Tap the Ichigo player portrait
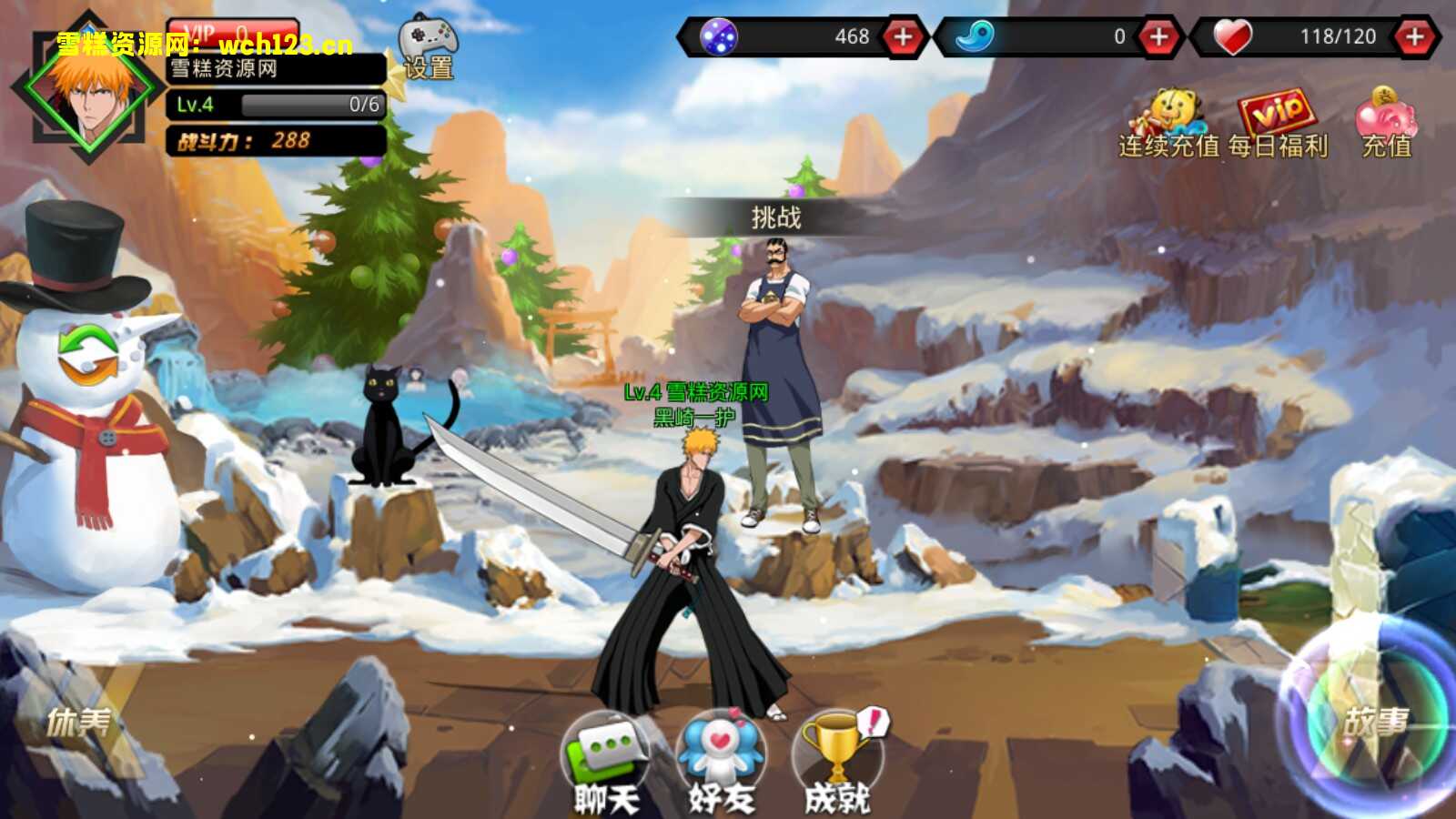 (87, 89)
